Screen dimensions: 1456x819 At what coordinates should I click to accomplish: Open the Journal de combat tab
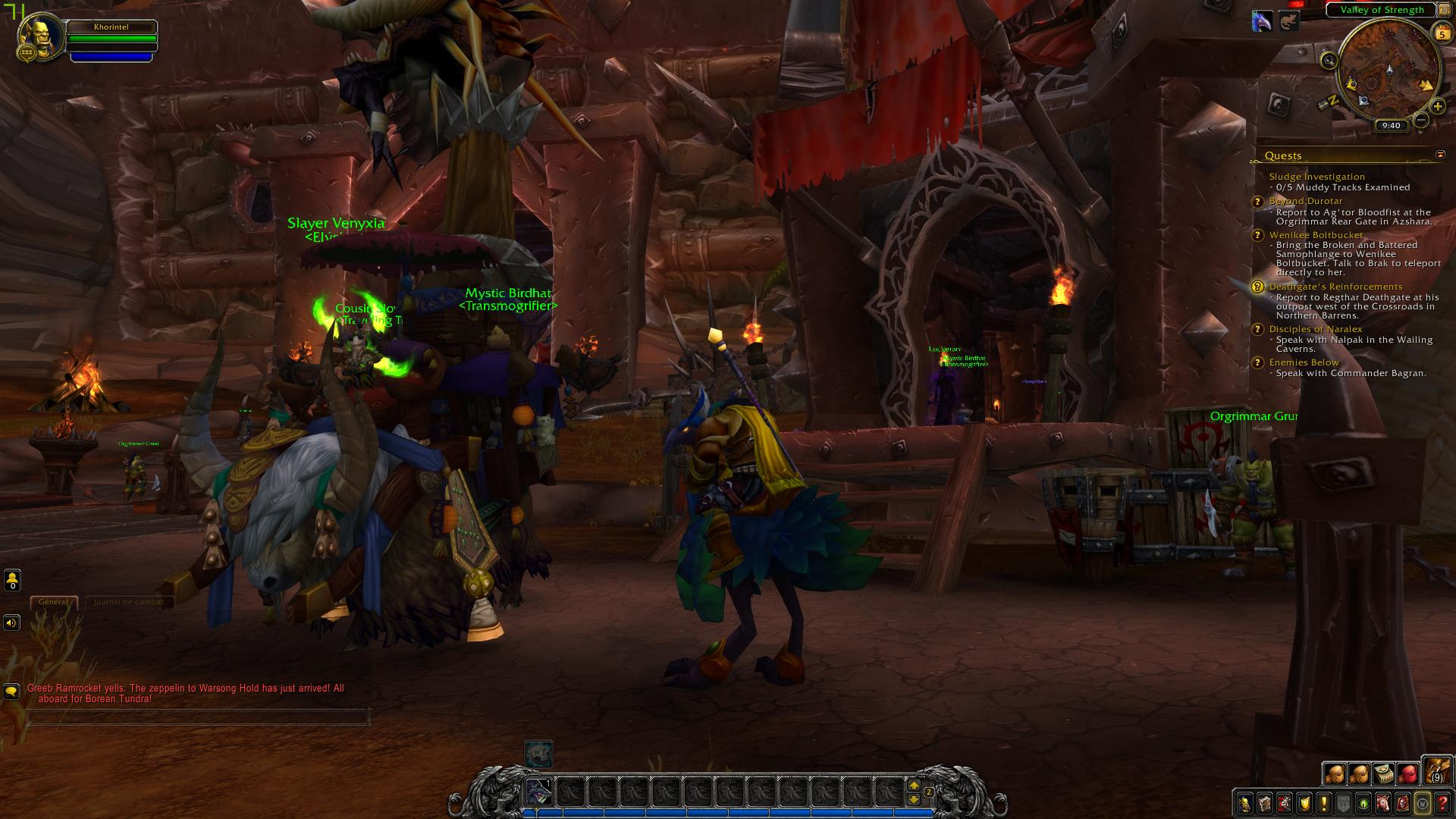click(x=127, y=602)
